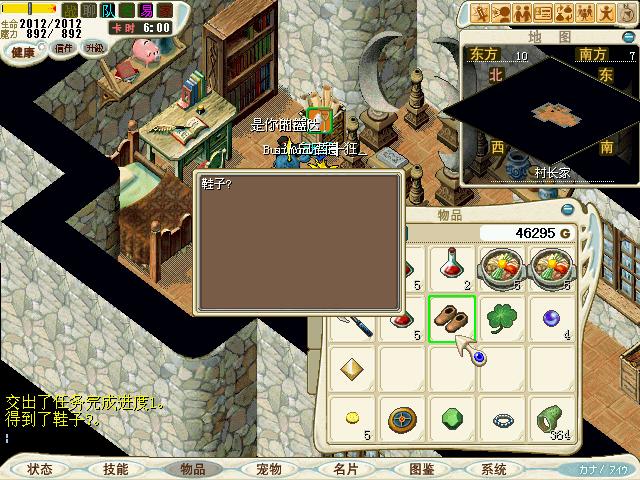Select the silver ring item
The height and width of the screenshot is (480, 640).
click(x=502, y=420)
